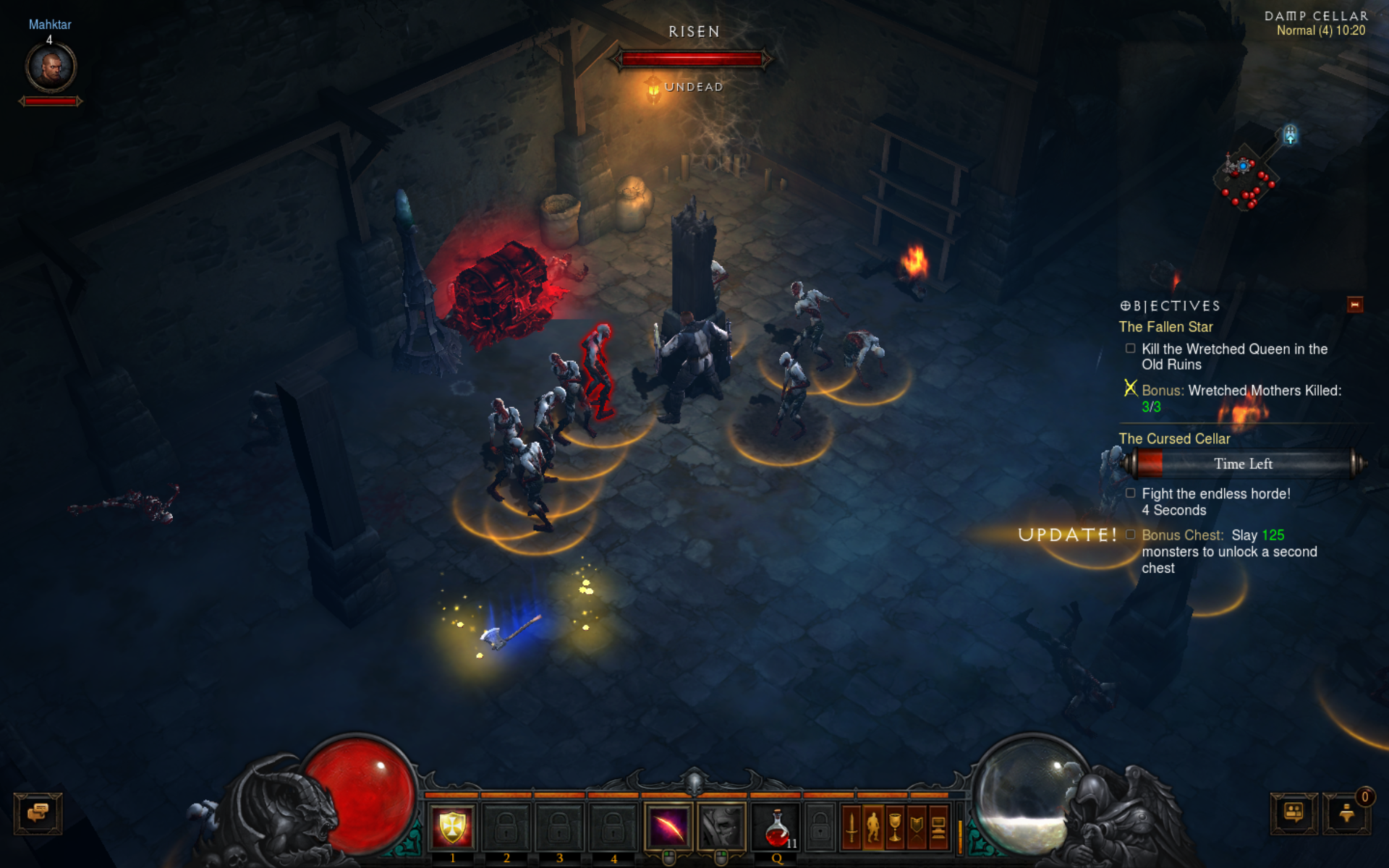Activate the golden shield skill in slot 1
The image size is (1389, 868).
tap(452, 827)
